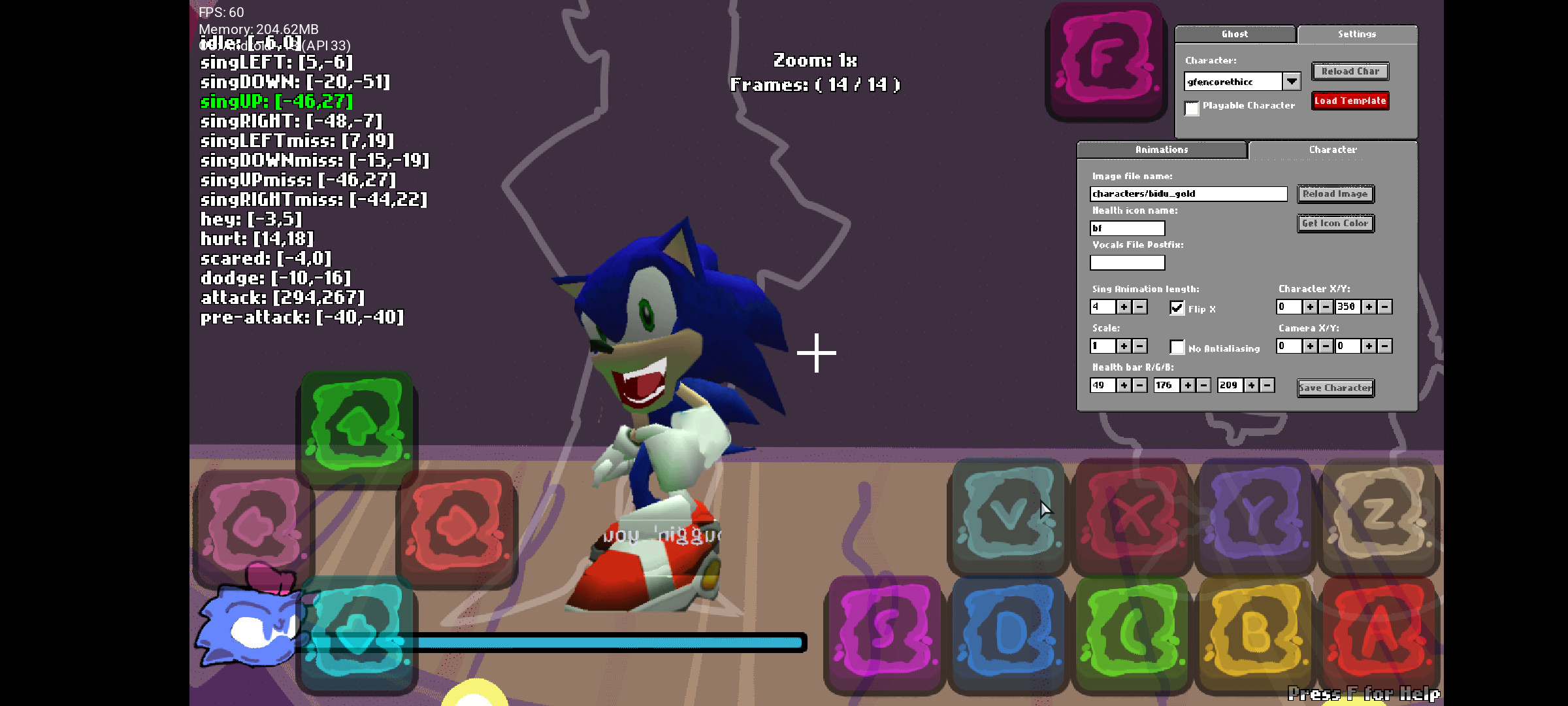Enable No Antialiasing
Screen dimensions: 1568x706
click(x=1177, y=347)
